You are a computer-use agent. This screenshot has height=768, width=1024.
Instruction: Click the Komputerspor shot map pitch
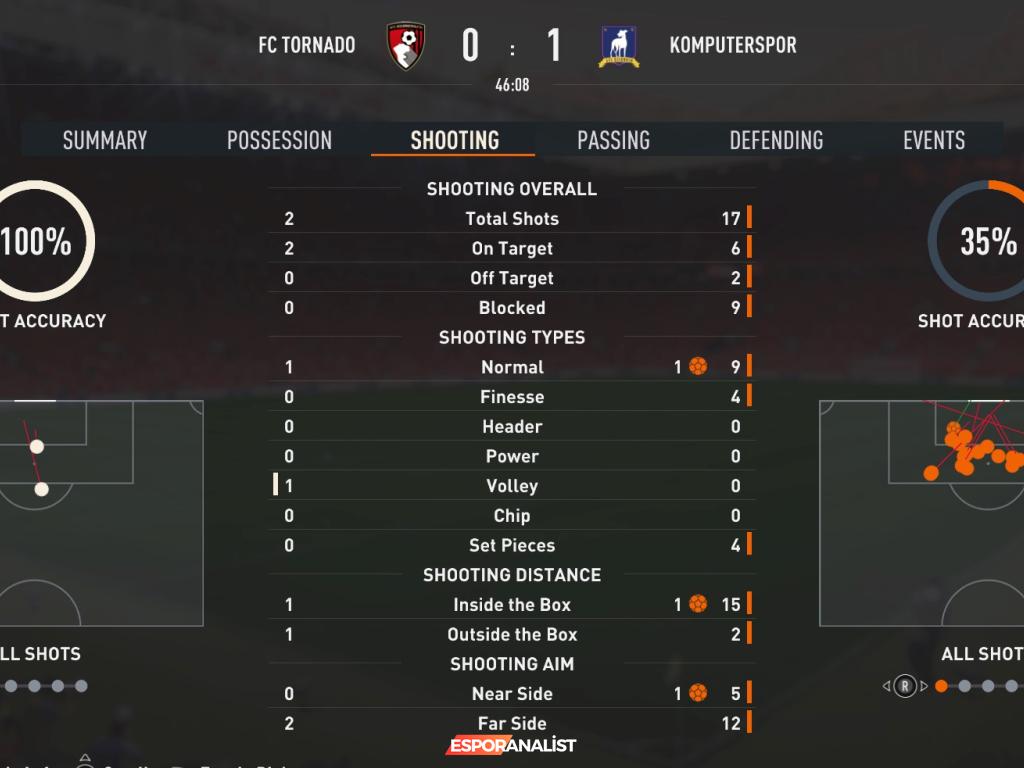coord(921,513)
